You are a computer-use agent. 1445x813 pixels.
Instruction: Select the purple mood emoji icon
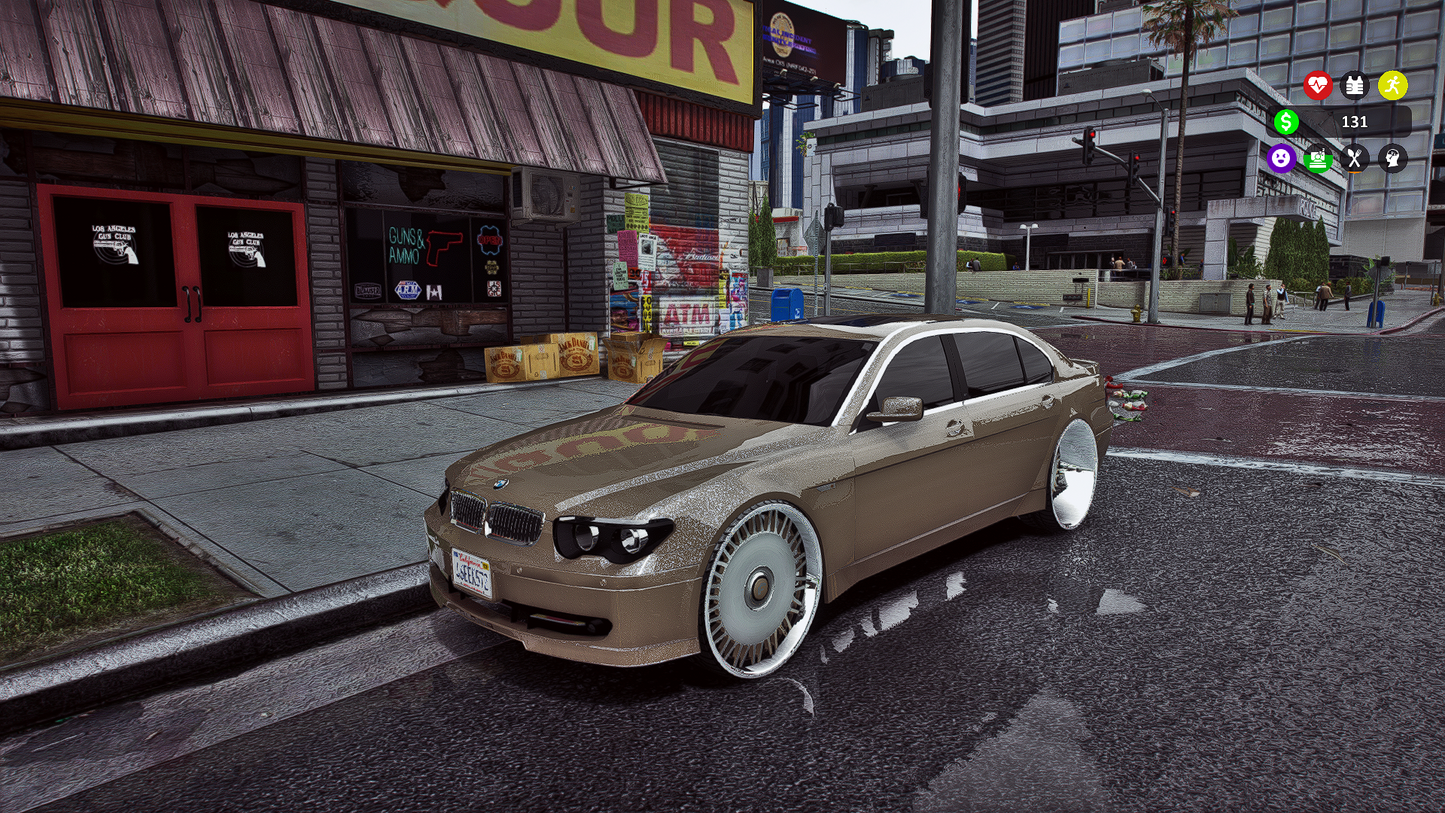coord(1283,158)
